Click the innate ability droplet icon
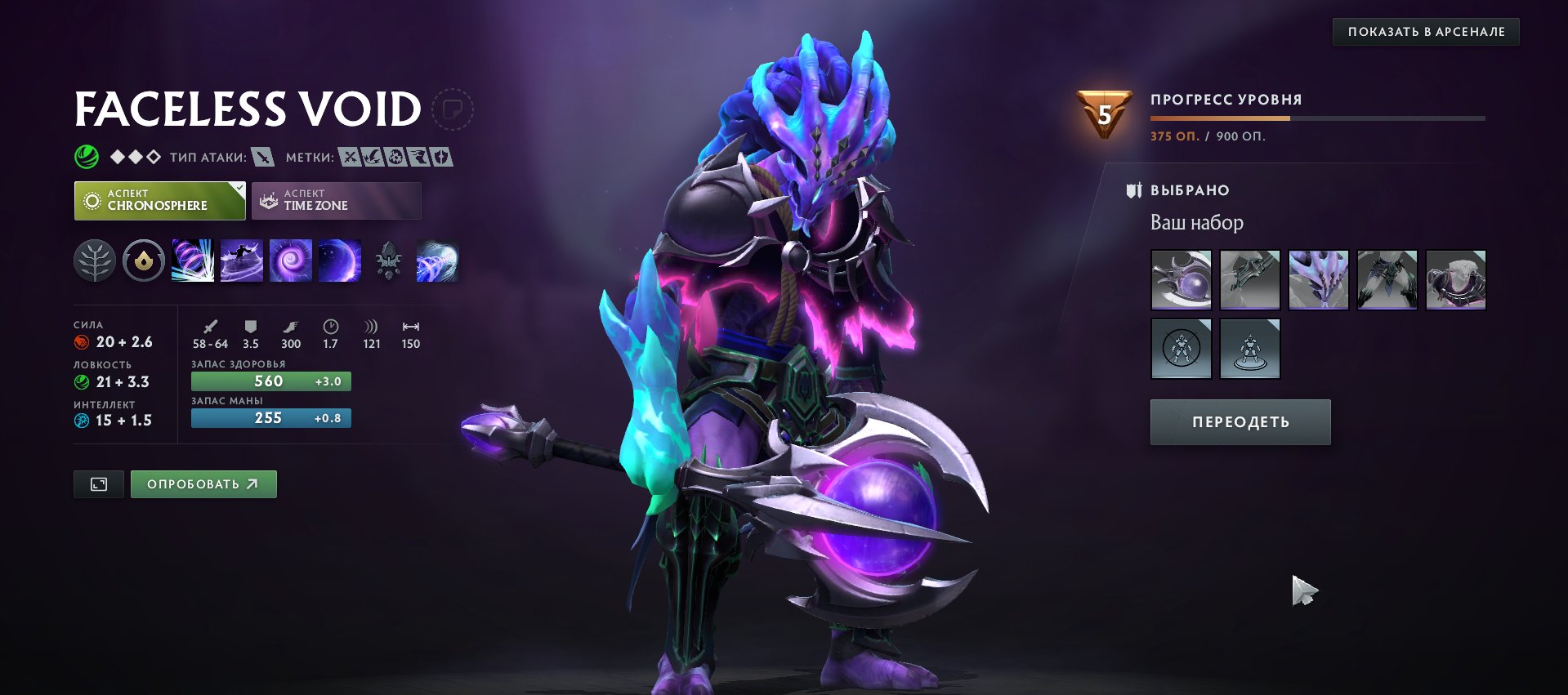1568x695 pixels. point(143,261)
